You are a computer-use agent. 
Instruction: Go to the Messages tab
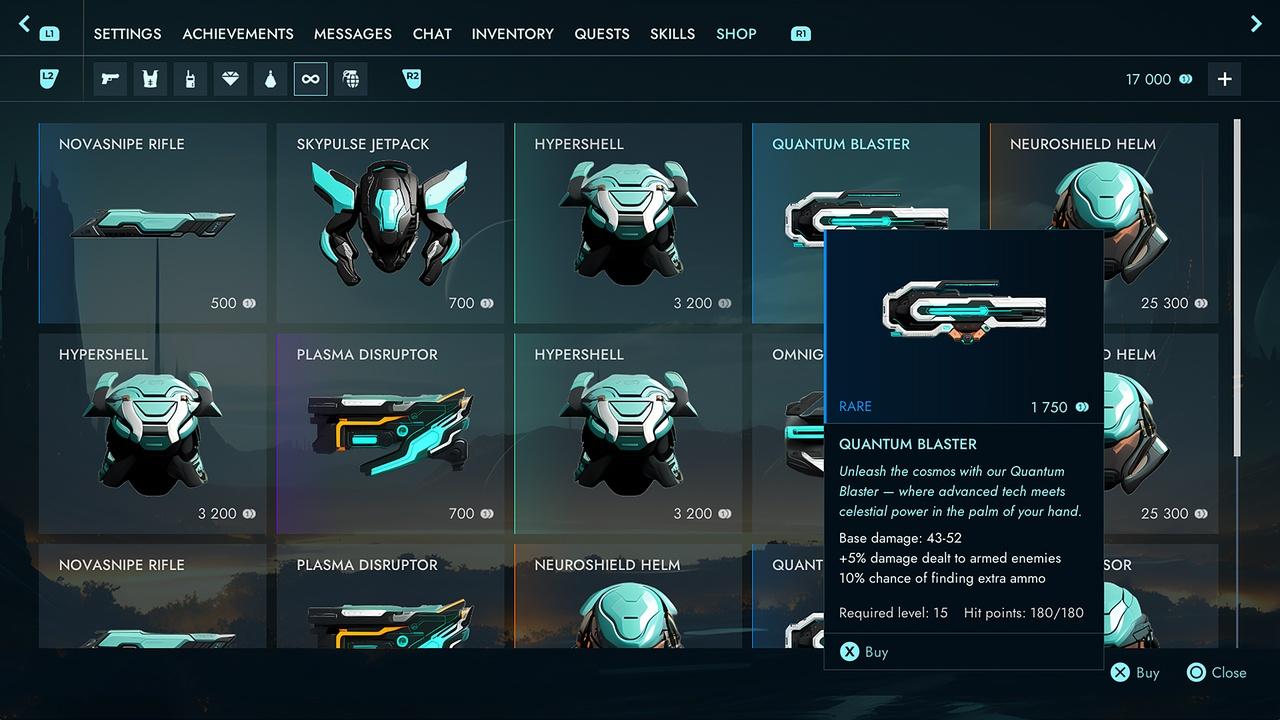353,34
